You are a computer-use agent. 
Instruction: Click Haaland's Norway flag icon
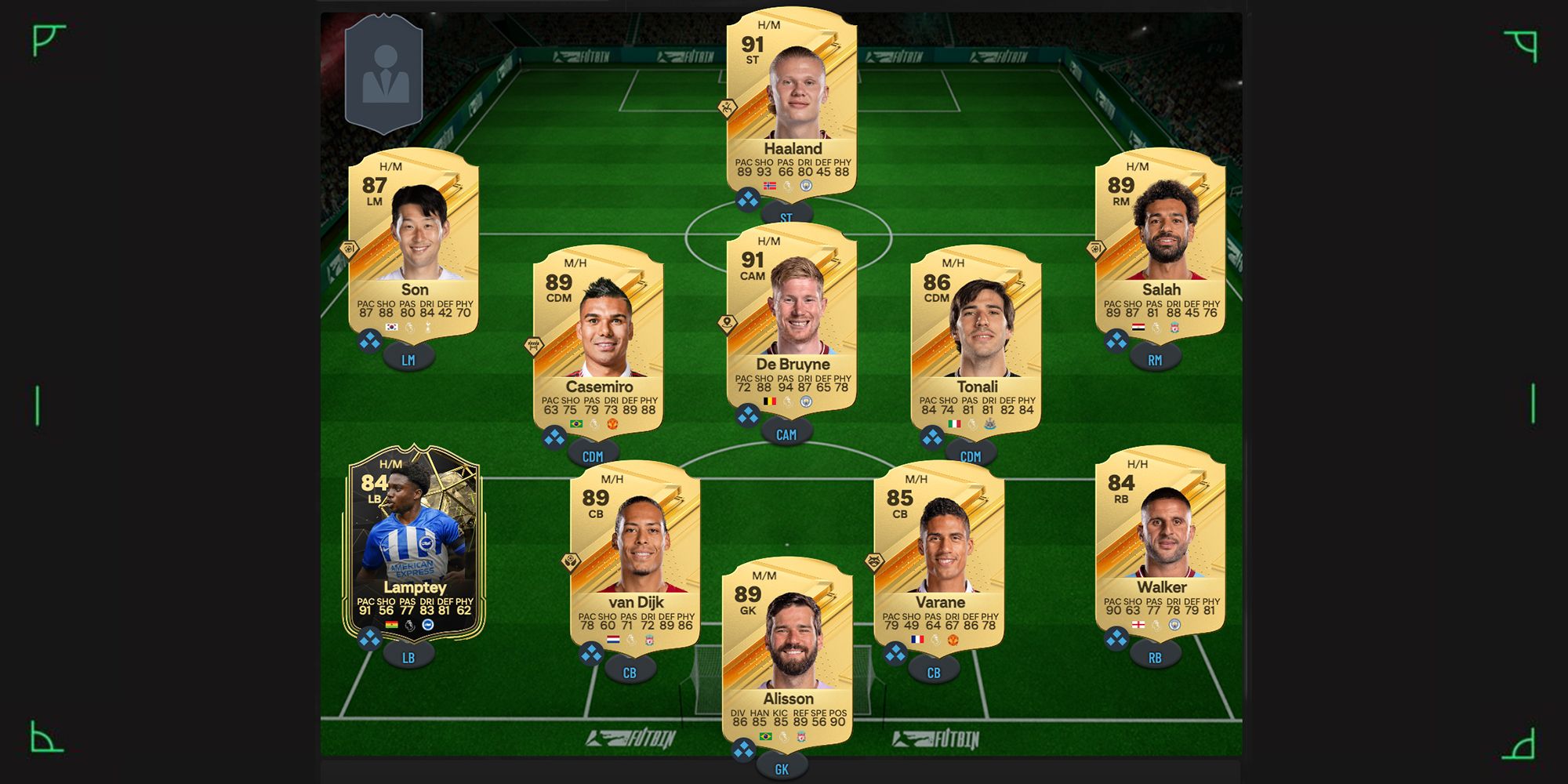point(769,185)
